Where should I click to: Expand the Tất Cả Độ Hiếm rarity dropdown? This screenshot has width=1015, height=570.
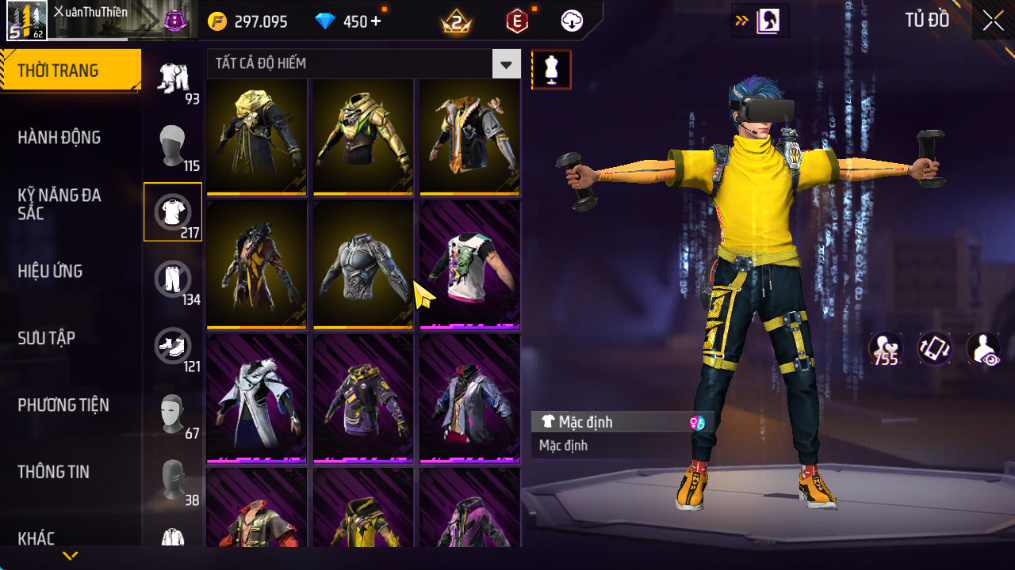click(x=506, y=64)
